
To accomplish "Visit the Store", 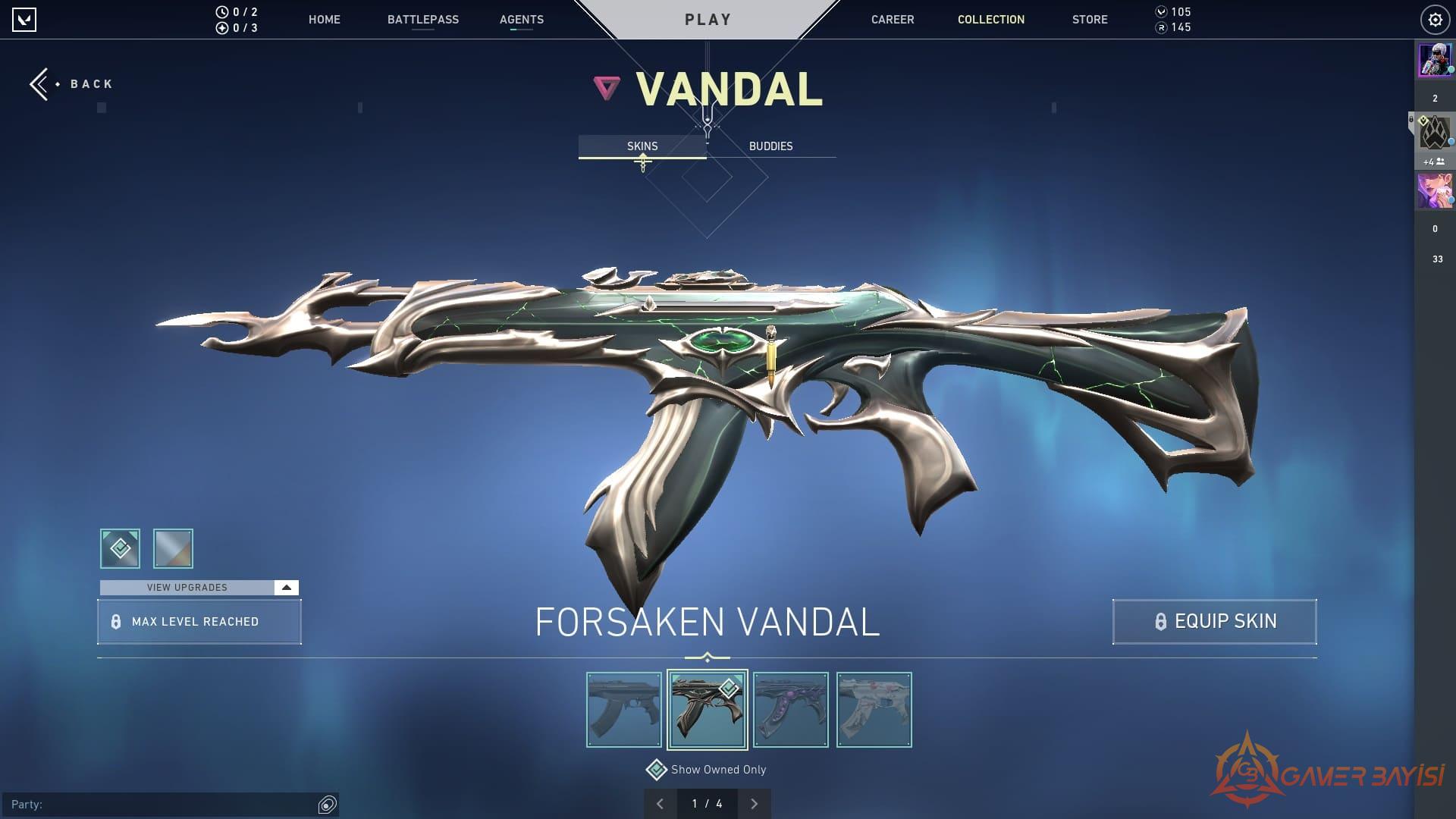I will pyautogui.click(x=1089, y=20).
